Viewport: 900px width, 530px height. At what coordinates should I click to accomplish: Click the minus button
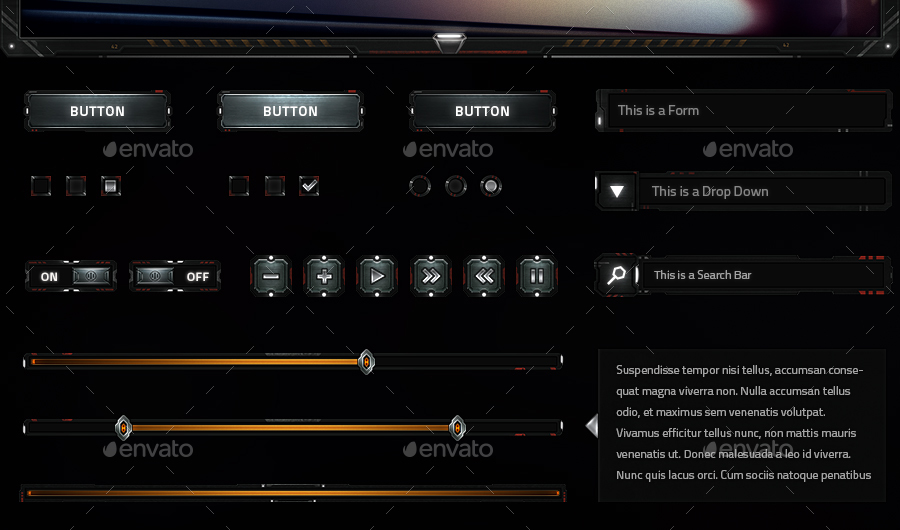pyautogui.click(x=271, y=275)
